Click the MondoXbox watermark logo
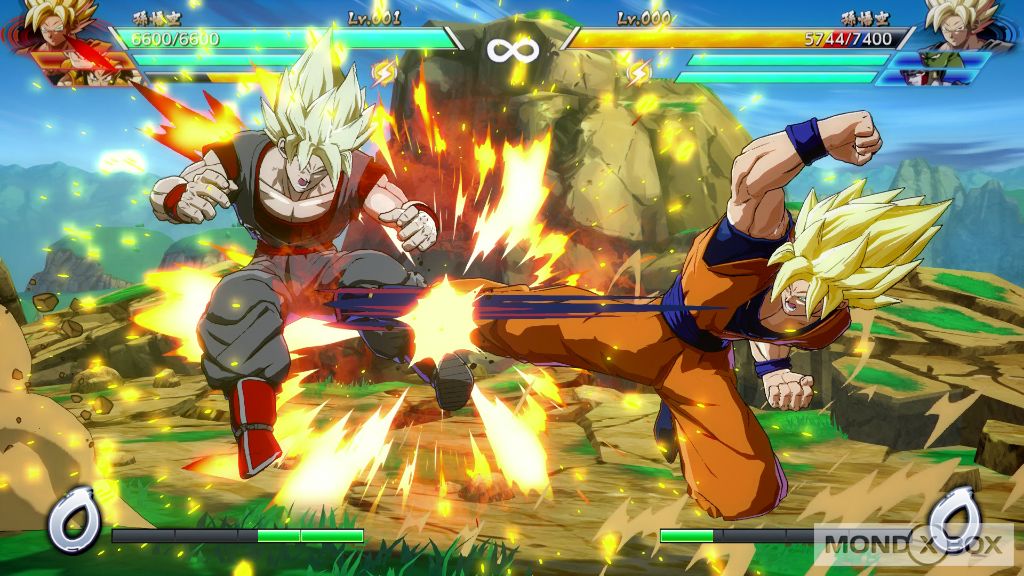1024x576 pixels. 914,545
